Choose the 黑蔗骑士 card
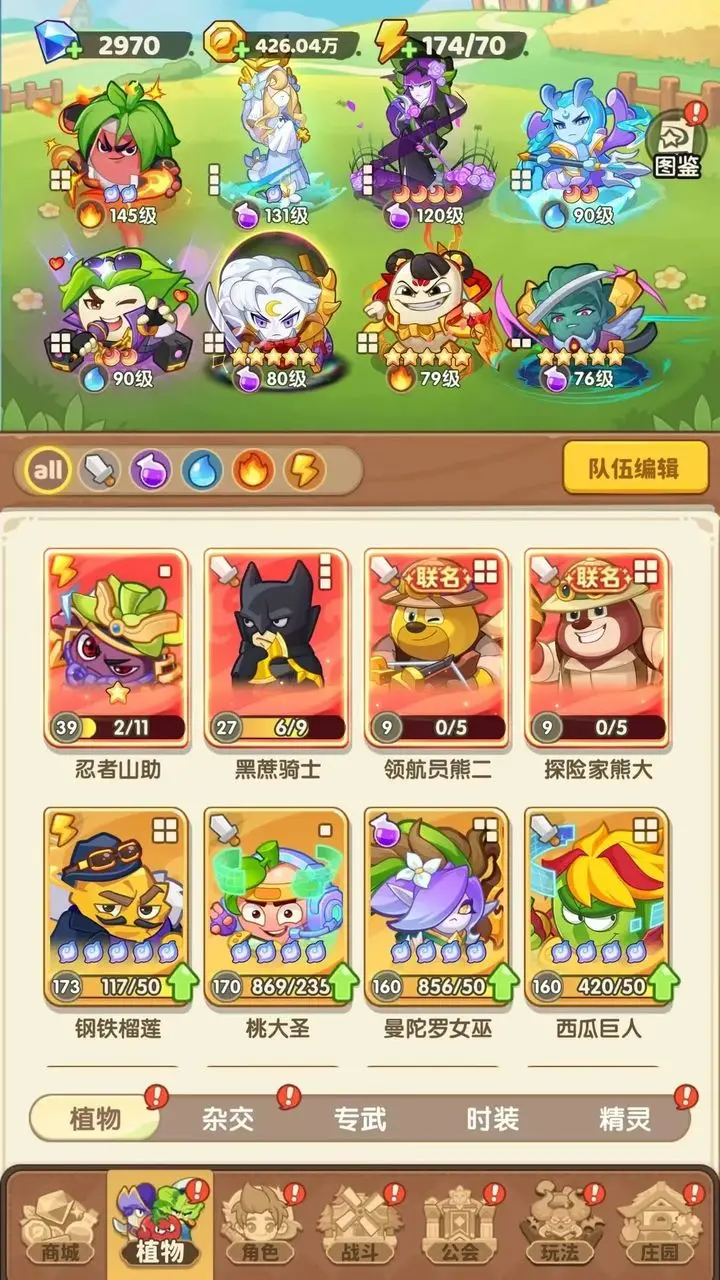The height and width of the screenshot is (1280, 720). click(x=277, y=647)
